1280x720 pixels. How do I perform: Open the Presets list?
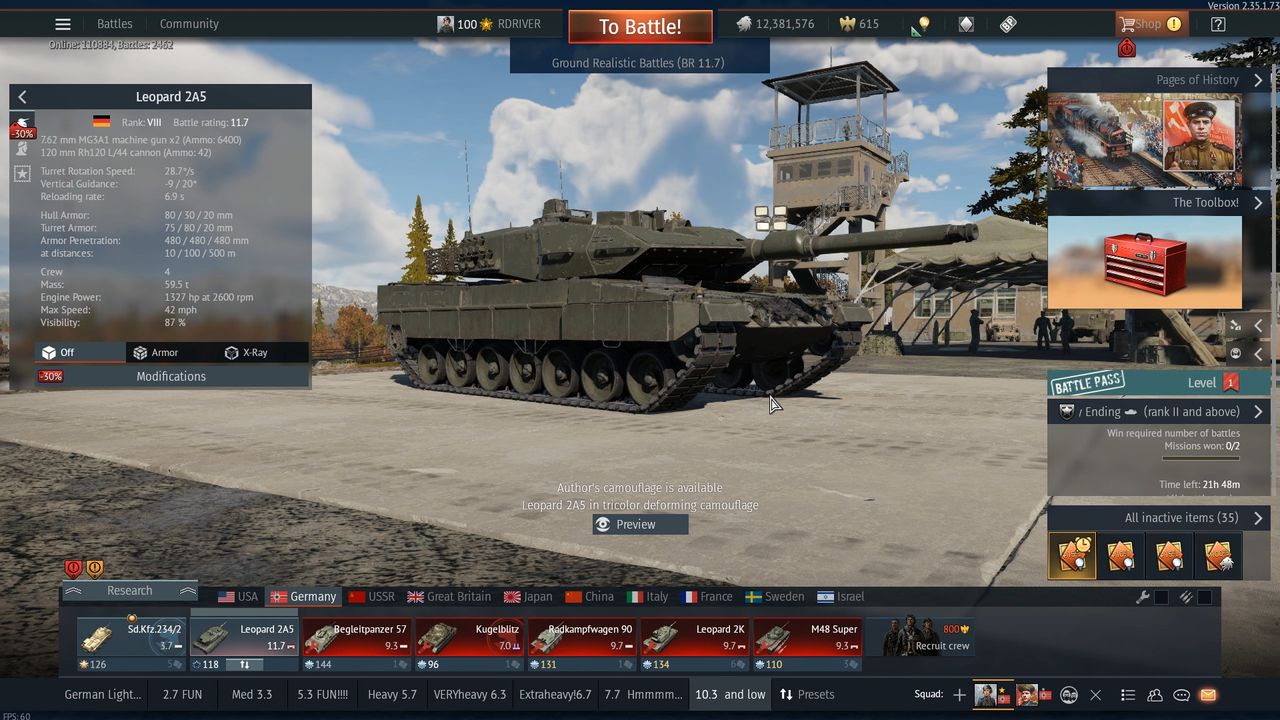pos(807,694)
